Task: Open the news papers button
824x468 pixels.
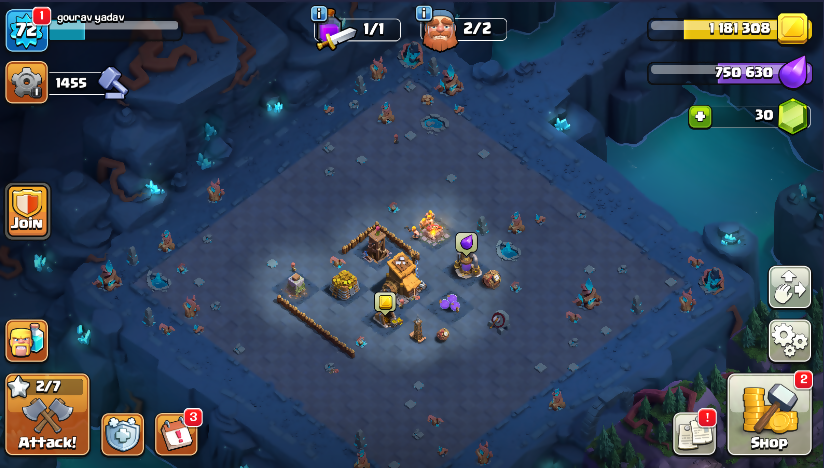Action: (x=694, y=433)
